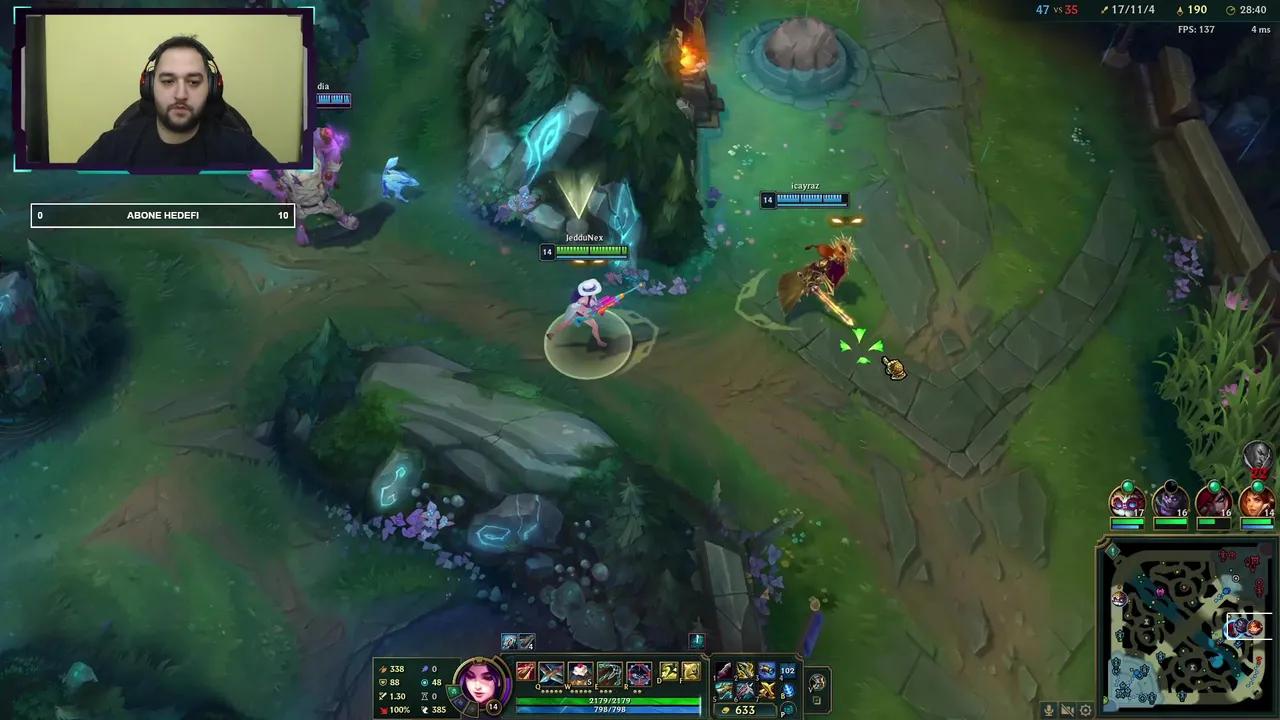Expand the emote wheel button above items

[x=697, y=641]
